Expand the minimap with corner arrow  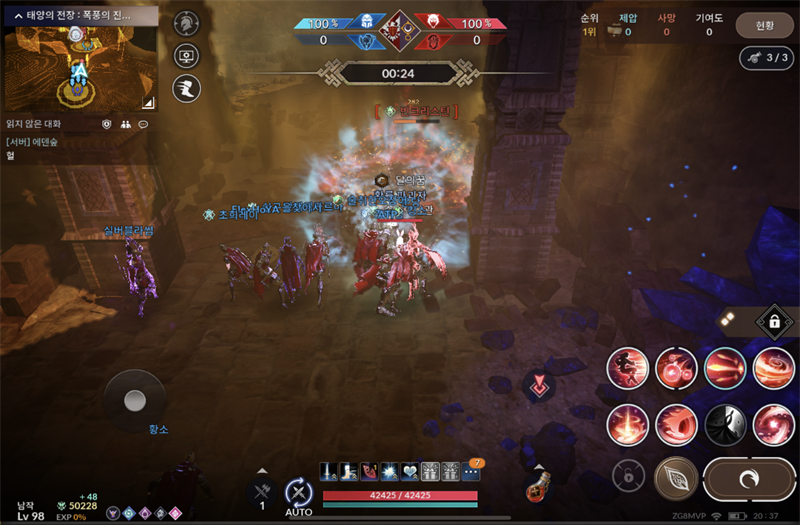point(147,101)
